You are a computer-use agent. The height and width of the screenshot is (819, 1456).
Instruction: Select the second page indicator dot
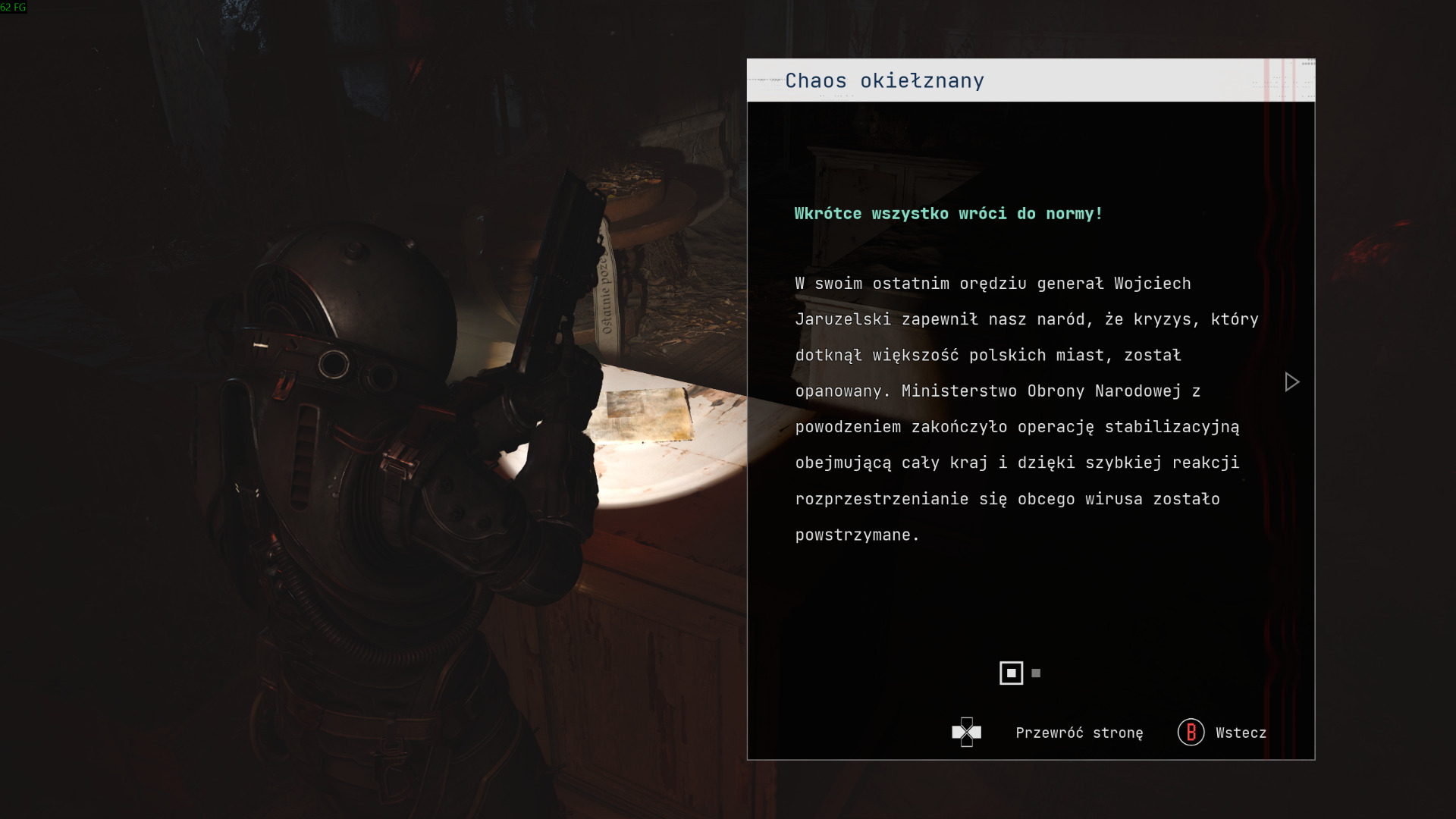1036,673
